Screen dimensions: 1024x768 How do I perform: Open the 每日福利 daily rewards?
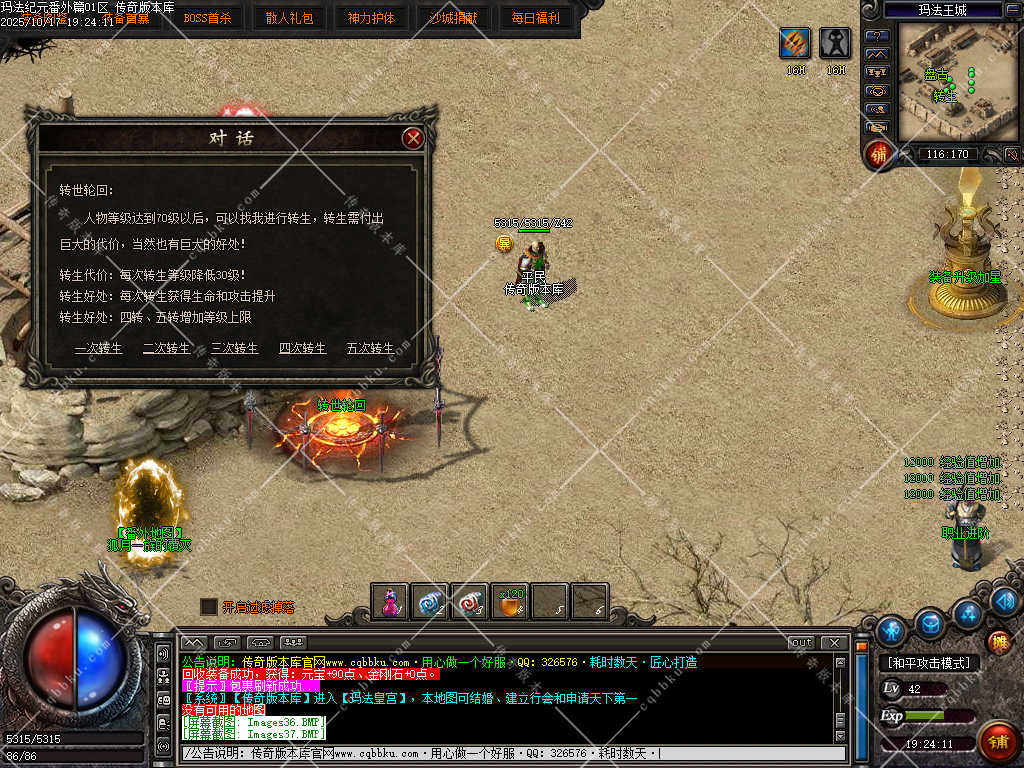click(536, 18)
